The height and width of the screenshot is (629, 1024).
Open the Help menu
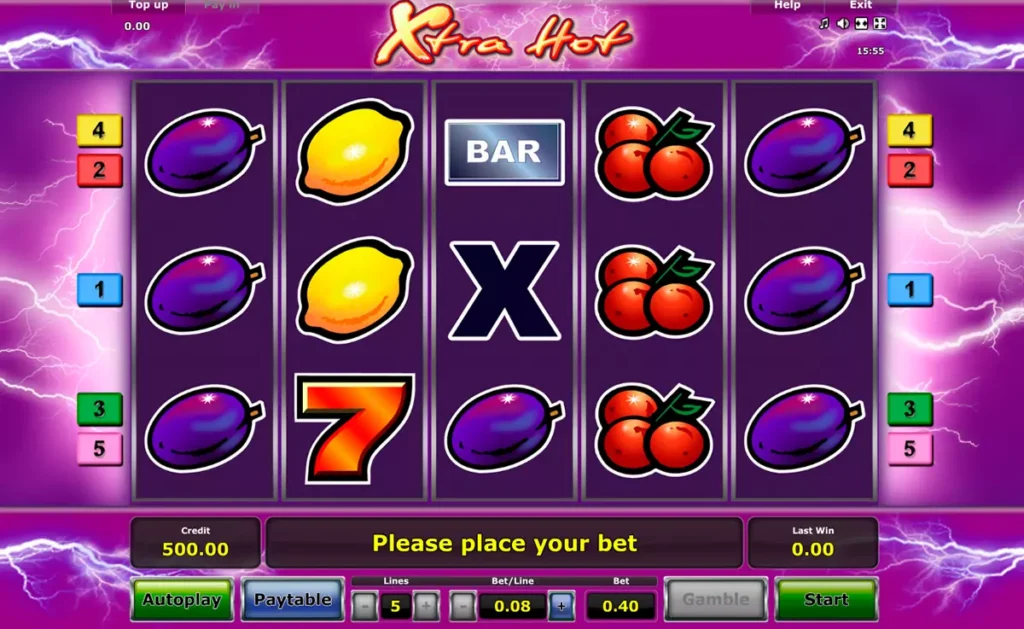[787, 5]
